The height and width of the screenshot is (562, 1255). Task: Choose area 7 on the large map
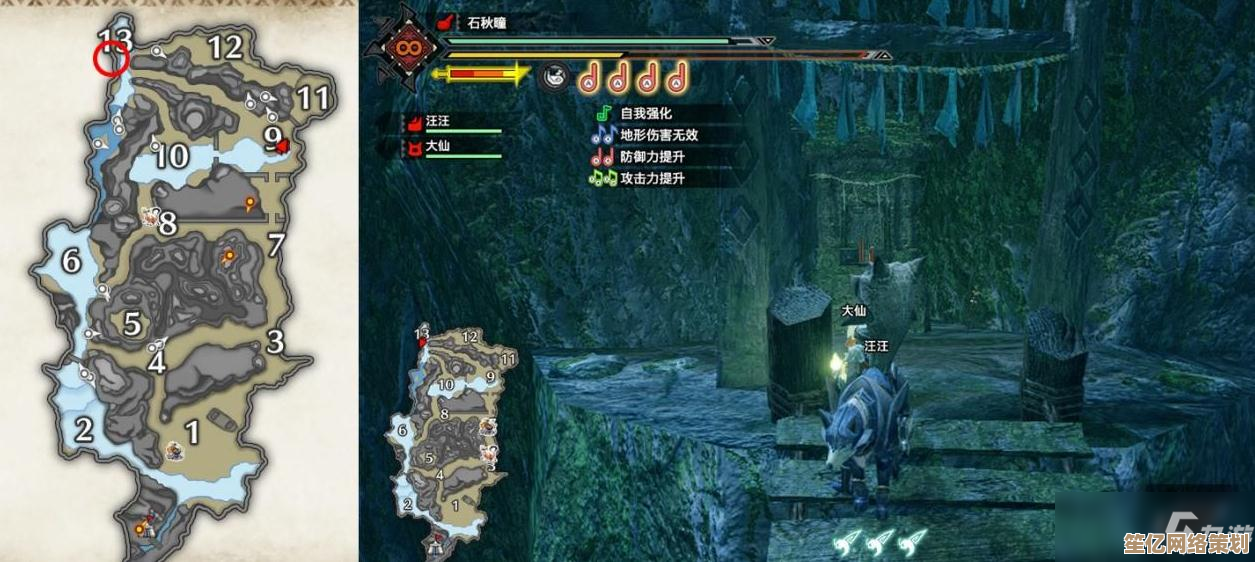pos(277,244)
